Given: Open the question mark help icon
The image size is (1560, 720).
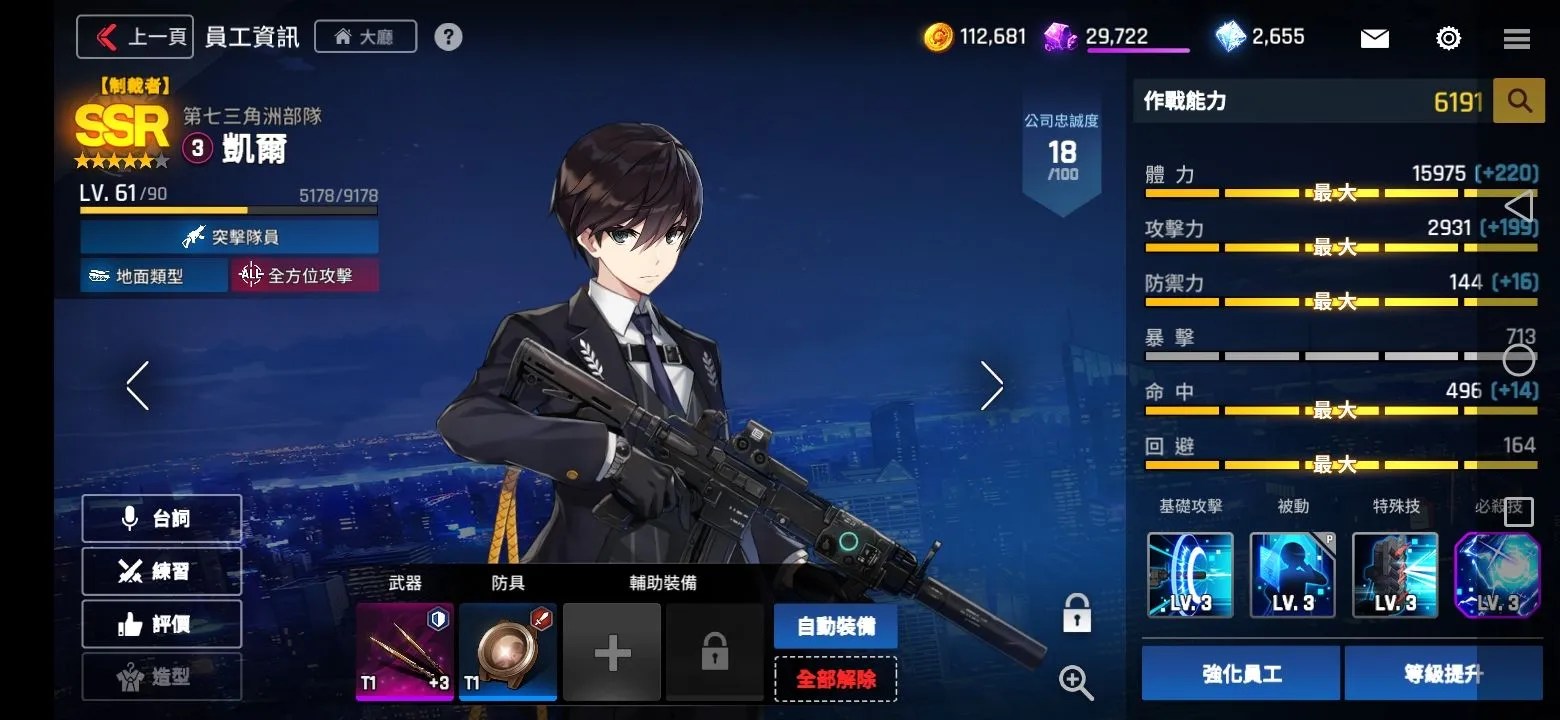Looking at the screenshot, I should point(448,37).
